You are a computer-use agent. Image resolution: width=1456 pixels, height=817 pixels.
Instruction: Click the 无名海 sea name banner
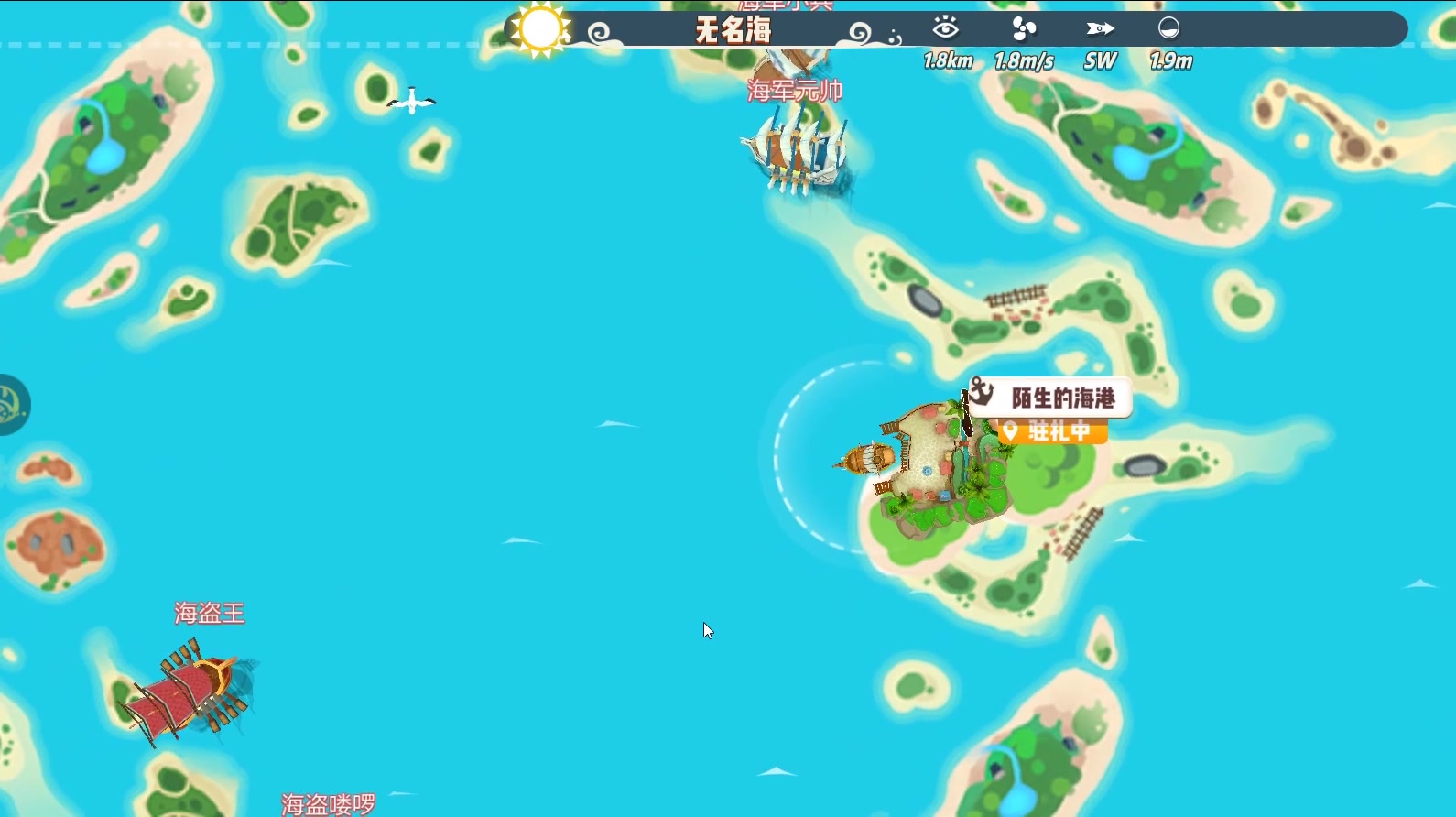point(733,31)
